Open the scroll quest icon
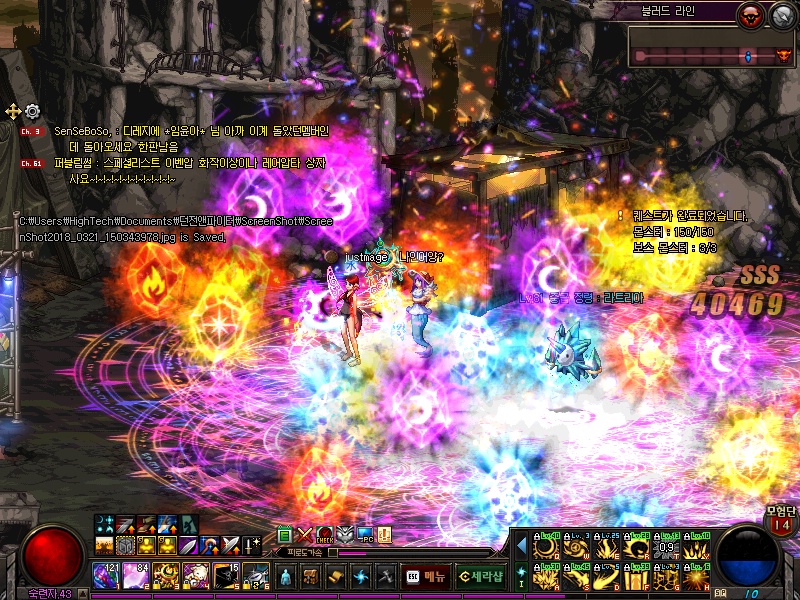The image size is (800, 600). point(336,577)
